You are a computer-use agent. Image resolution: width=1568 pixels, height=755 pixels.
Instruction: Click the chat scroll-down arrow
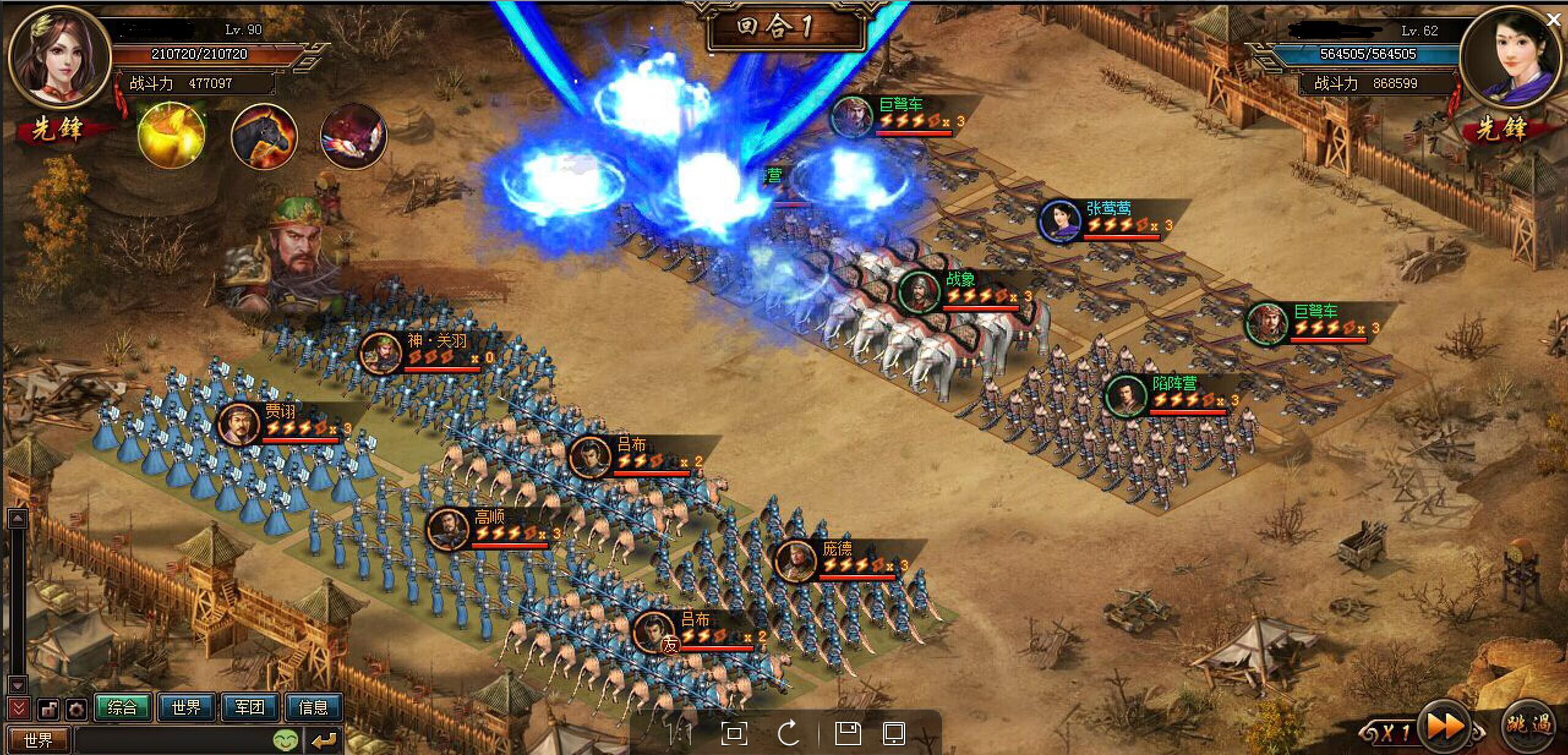18,685
